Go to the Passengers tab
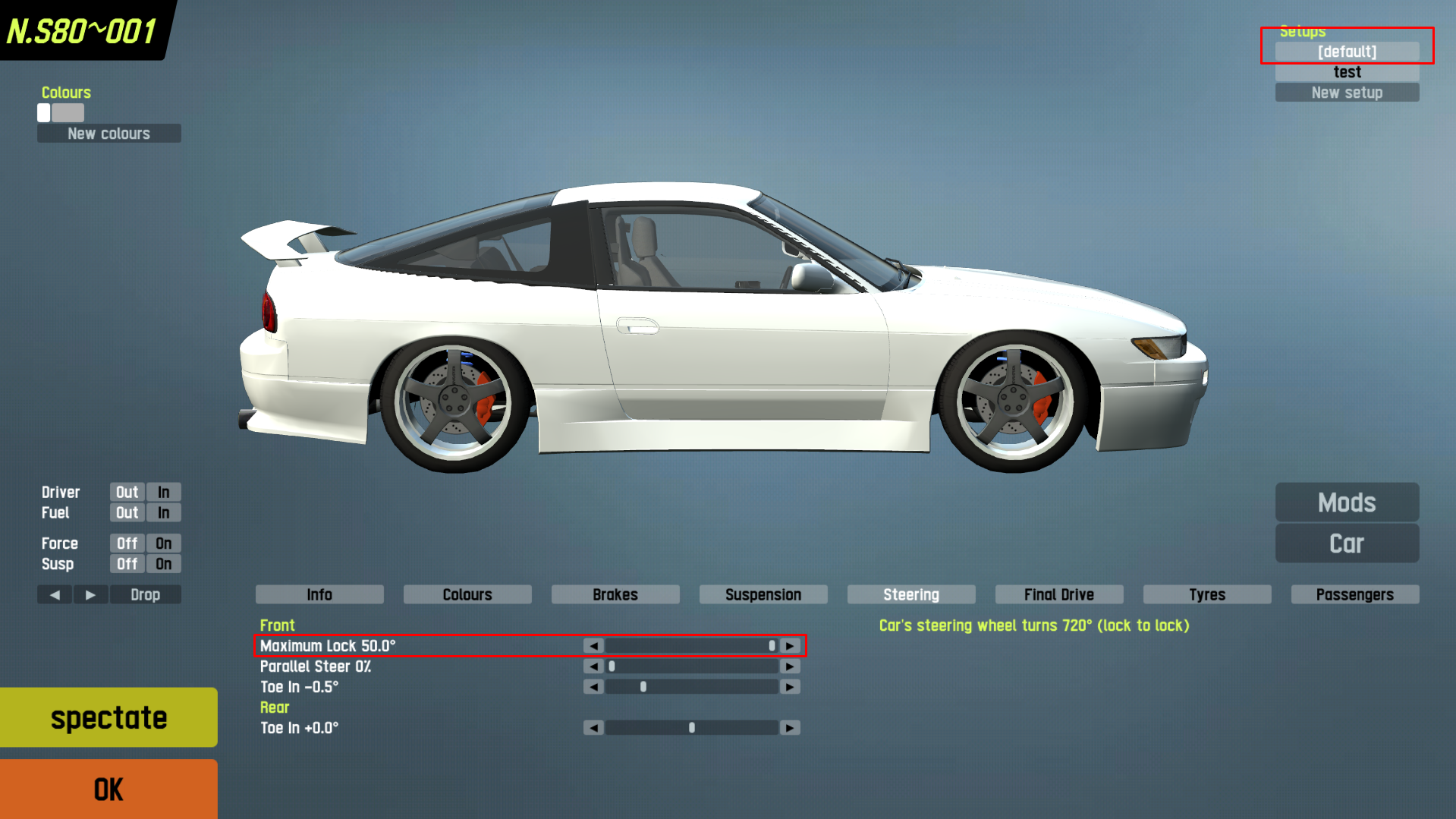This screenshot has width=1456, height=819. click(x=1354, y=595)
